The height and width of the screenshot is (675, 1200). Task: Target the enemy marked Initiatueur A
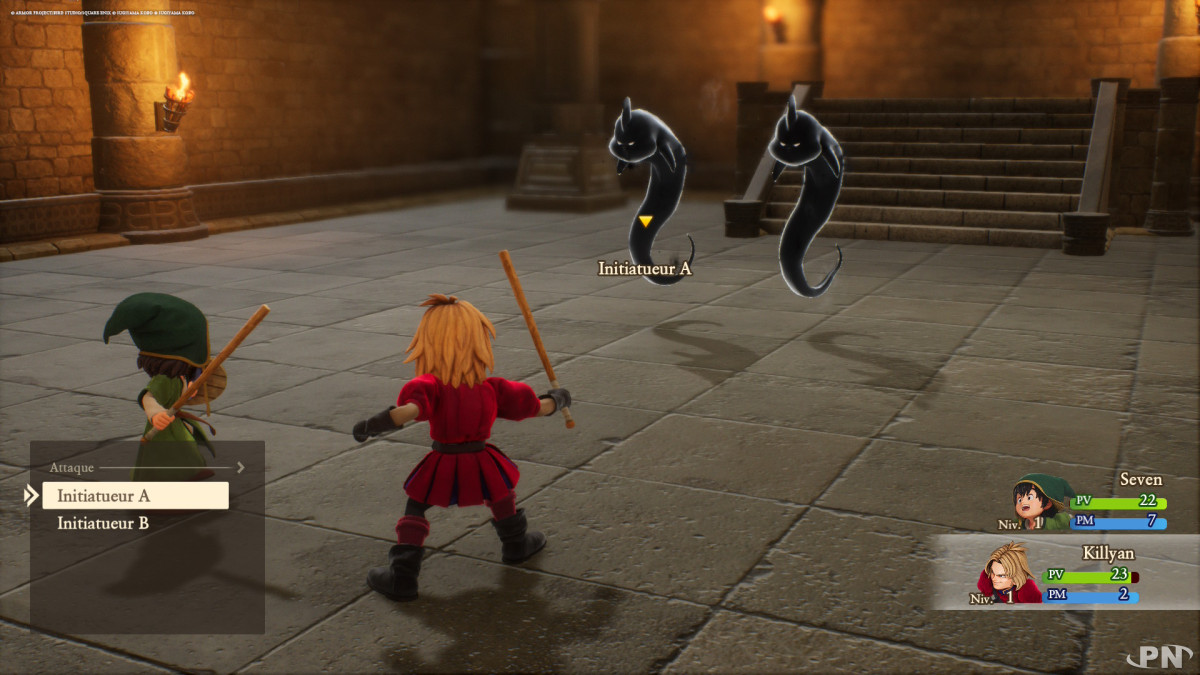652,188
